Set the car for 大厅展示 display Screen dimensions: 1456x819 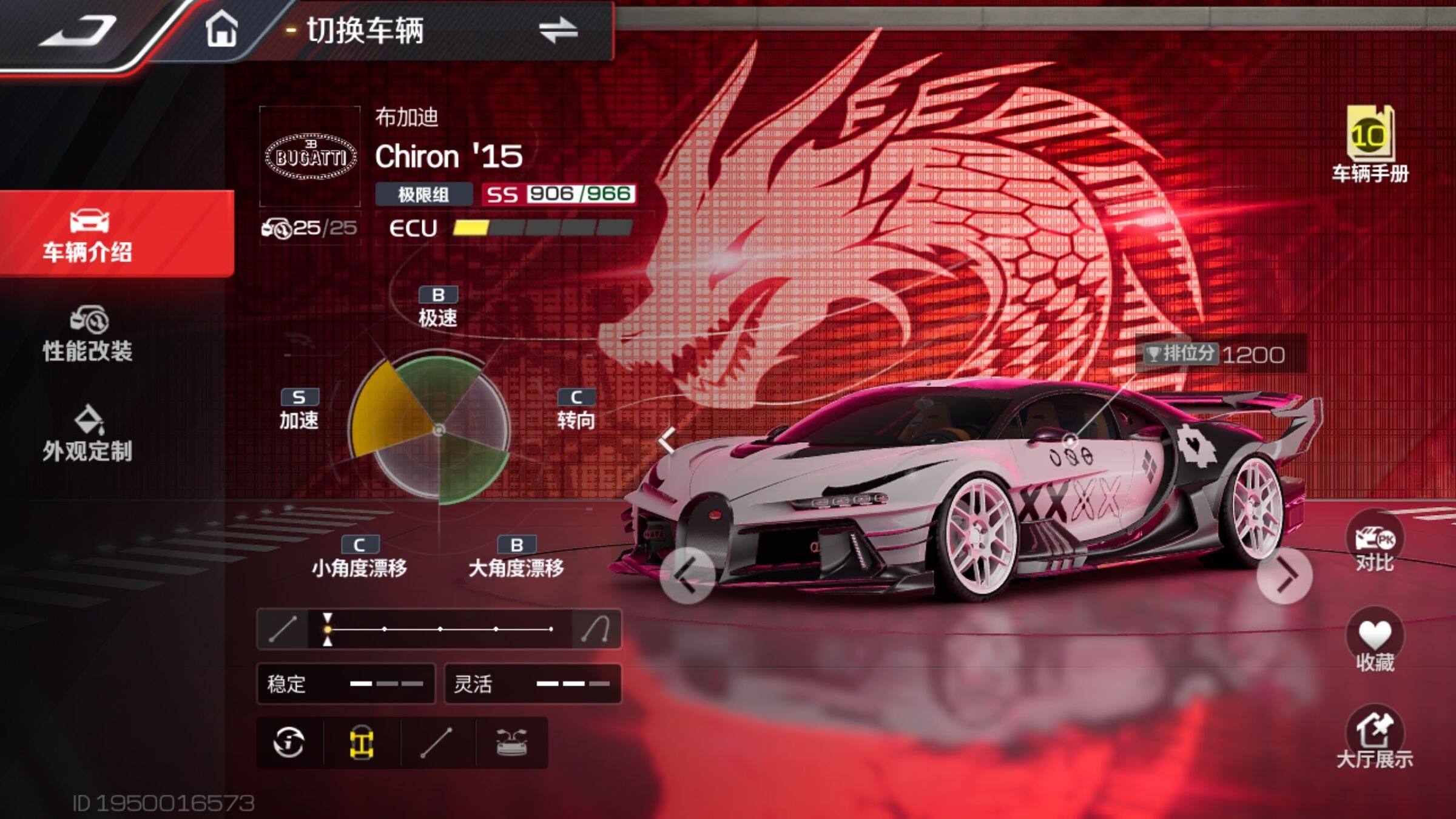pyautogui.click(x=1375, y=738)
